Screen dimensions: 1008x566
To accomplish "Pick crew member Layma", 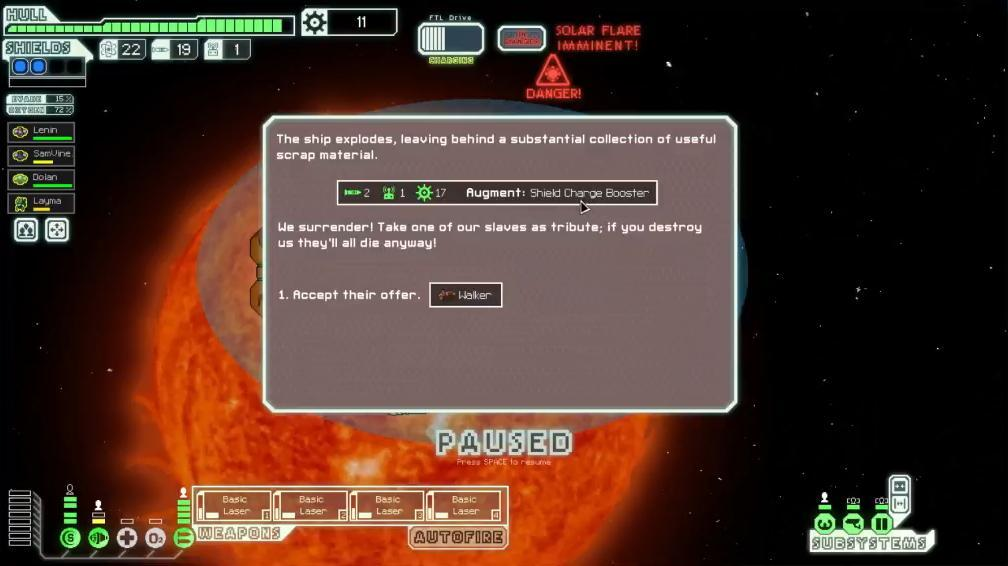I will pos(41,203).
